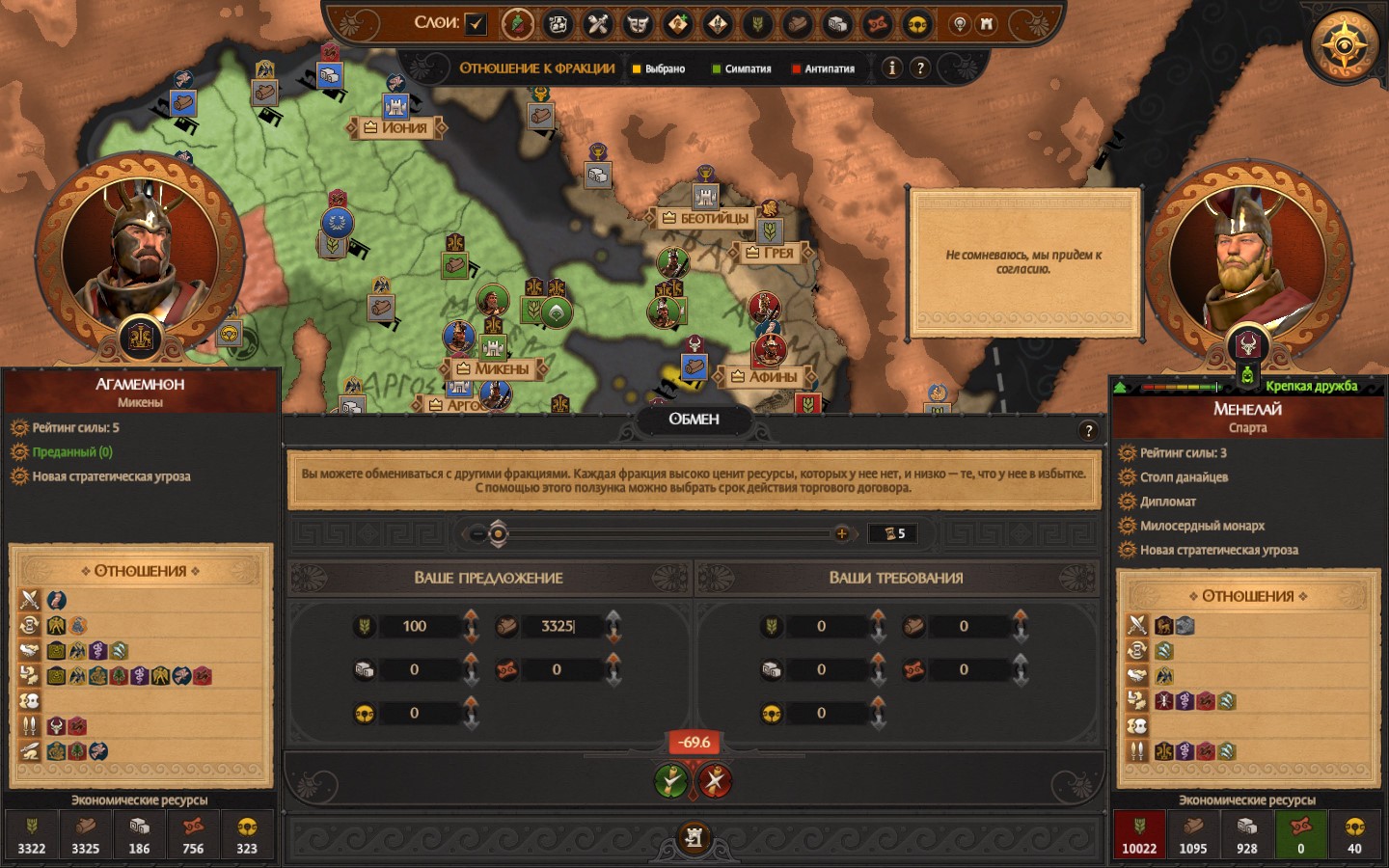Select the wood logs map layer

tap(798, 24)
